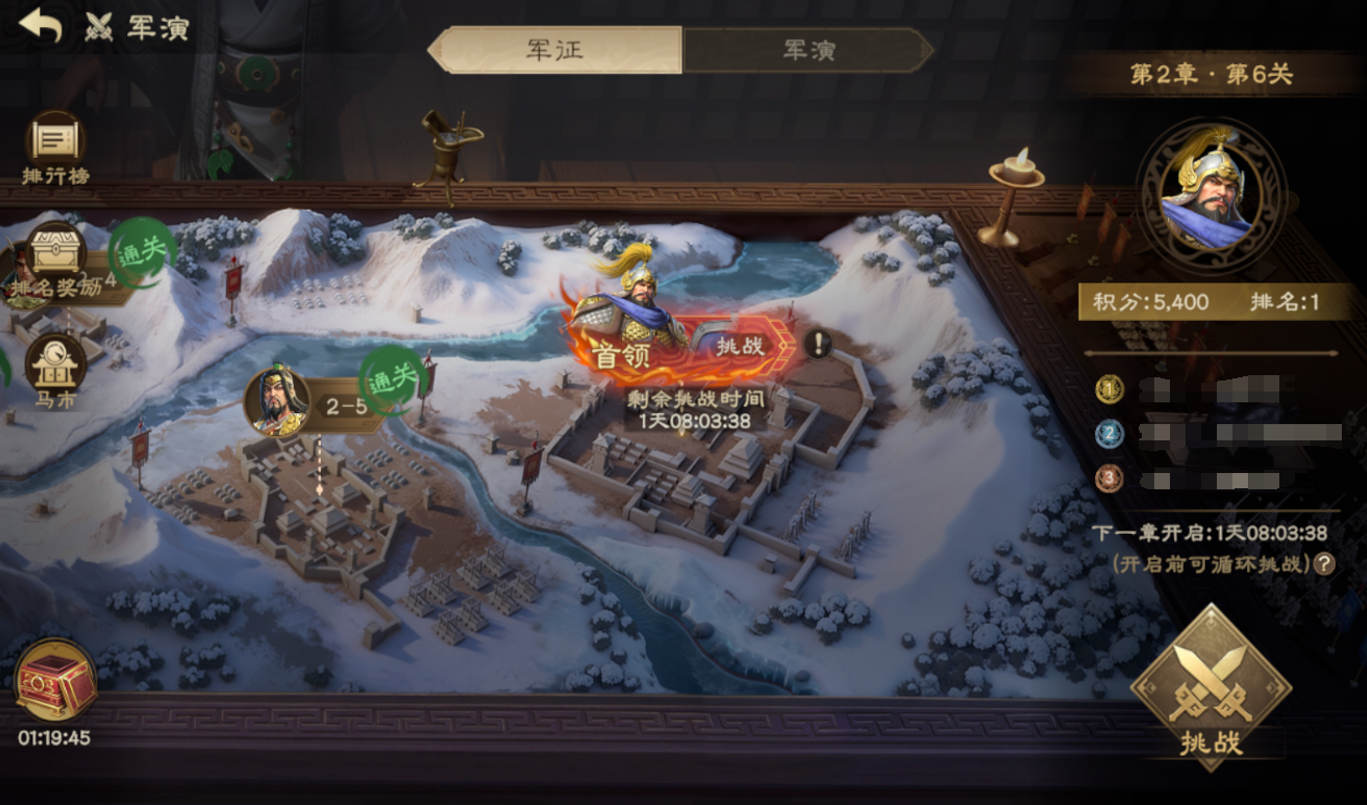This screenshot has width=1367, height=805.
Task: Go back using the return arrow
Action: [40, 26]
